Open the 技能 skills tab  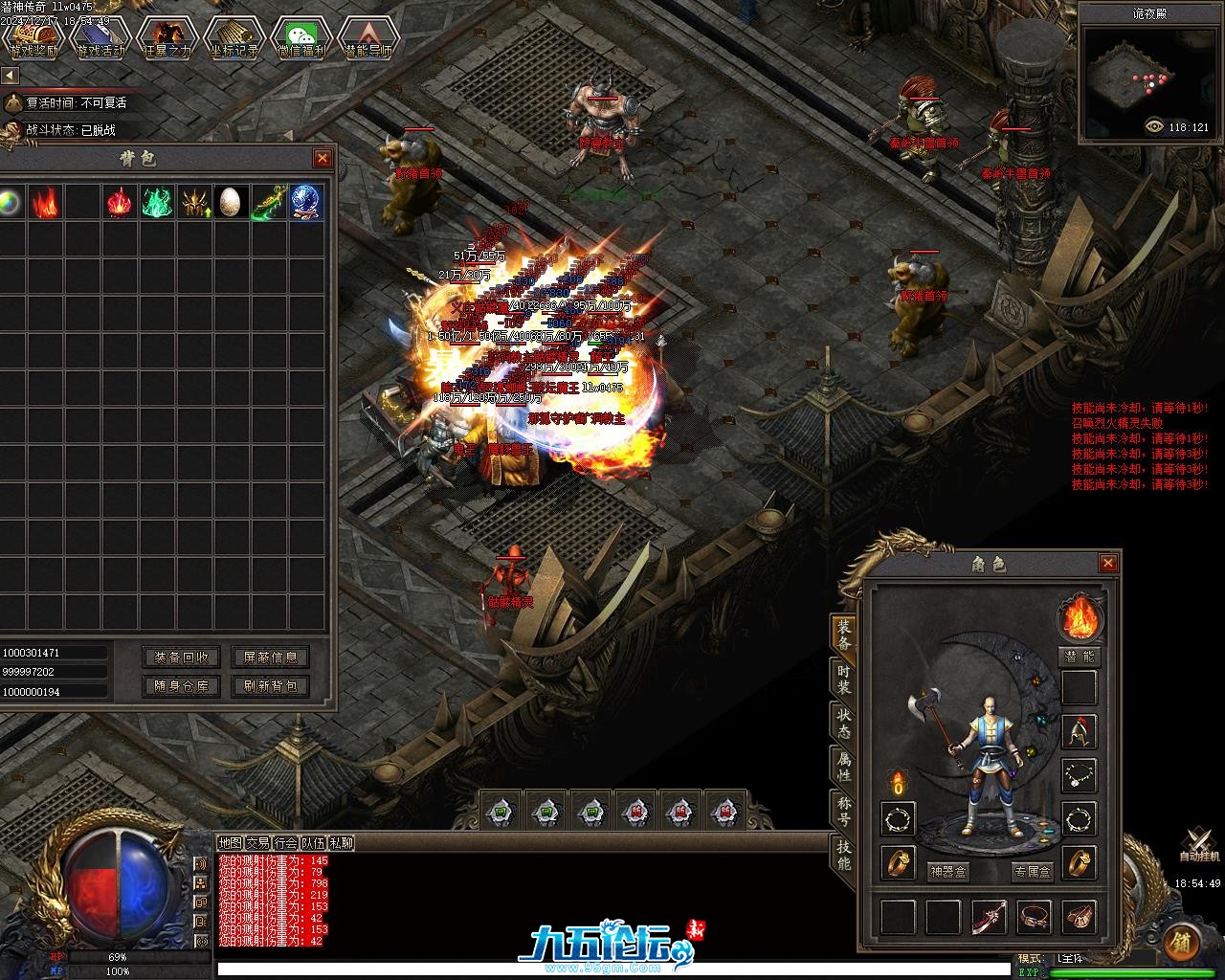[843, 853]
